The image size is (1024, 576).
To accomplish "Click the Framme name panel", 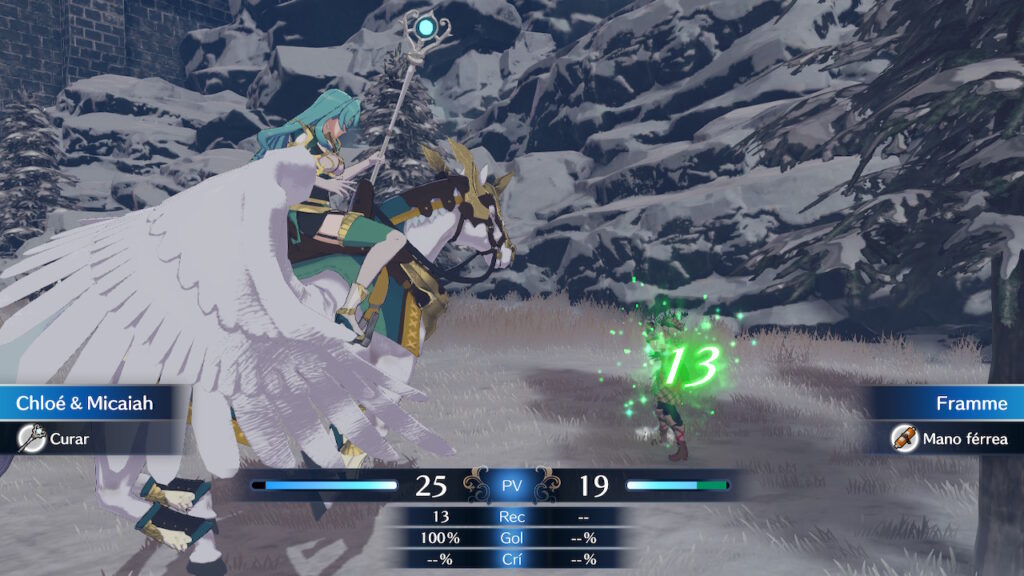I will [950, 404].
